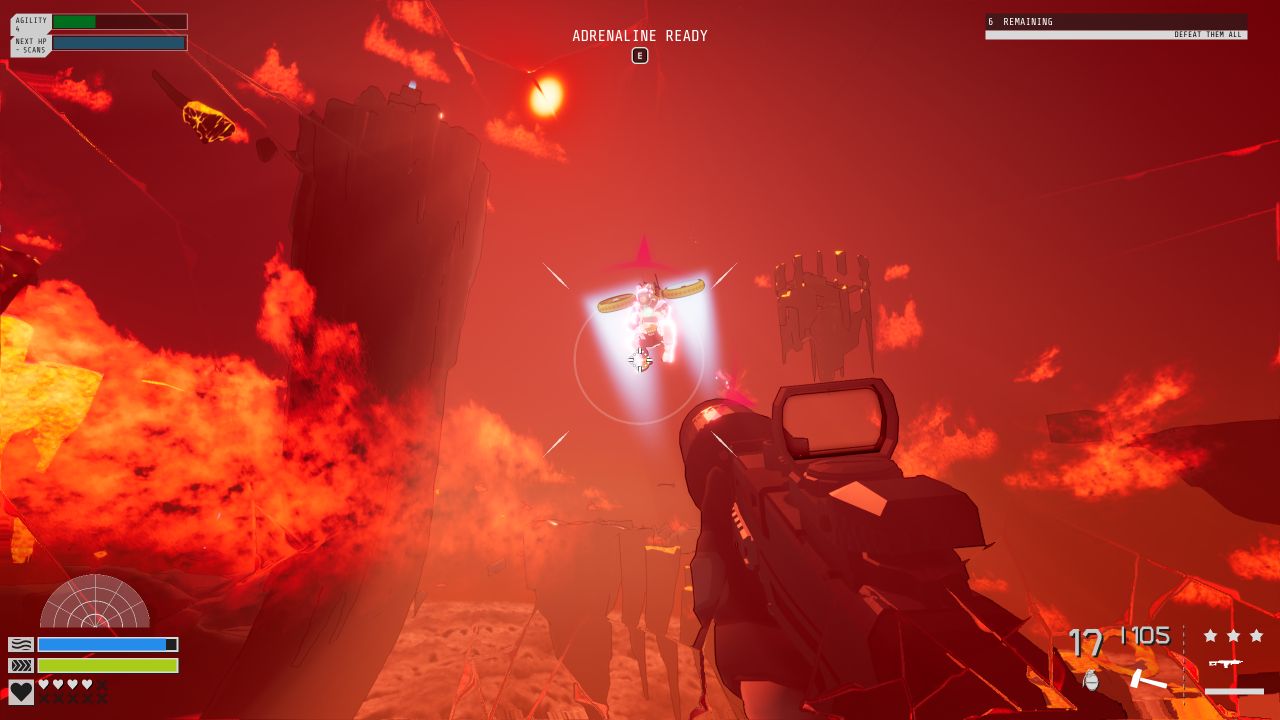Click the semicircular radar minimap
Image resolution: width=1280 pixels, height=720 pixels.
point(95,603)
